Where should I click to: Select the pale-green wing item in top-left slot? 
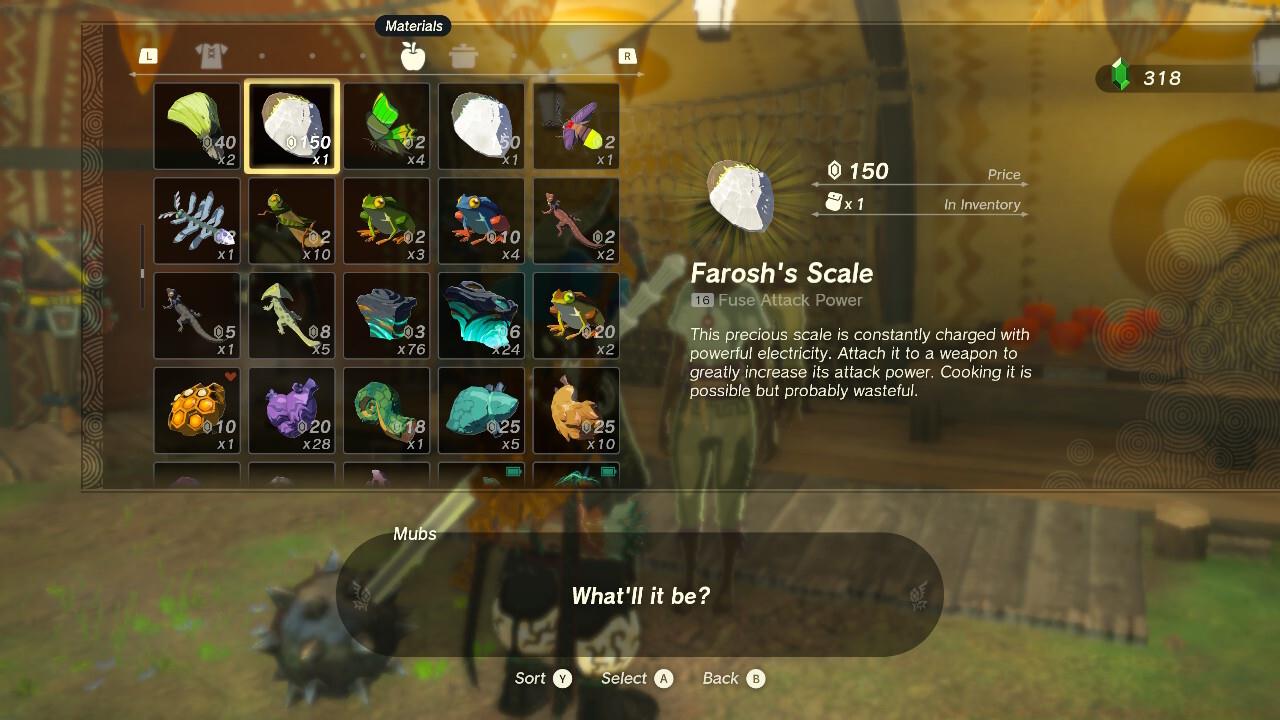196,125
